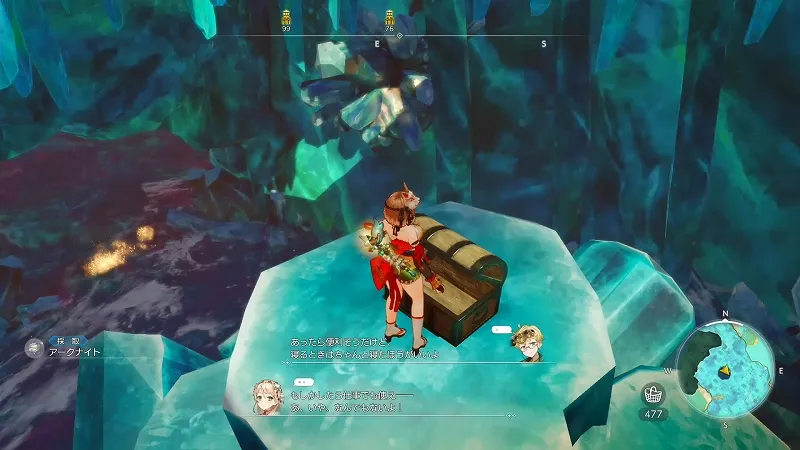
Task: Click the アークナイト gathering material icon
Action: coord(36,348)
